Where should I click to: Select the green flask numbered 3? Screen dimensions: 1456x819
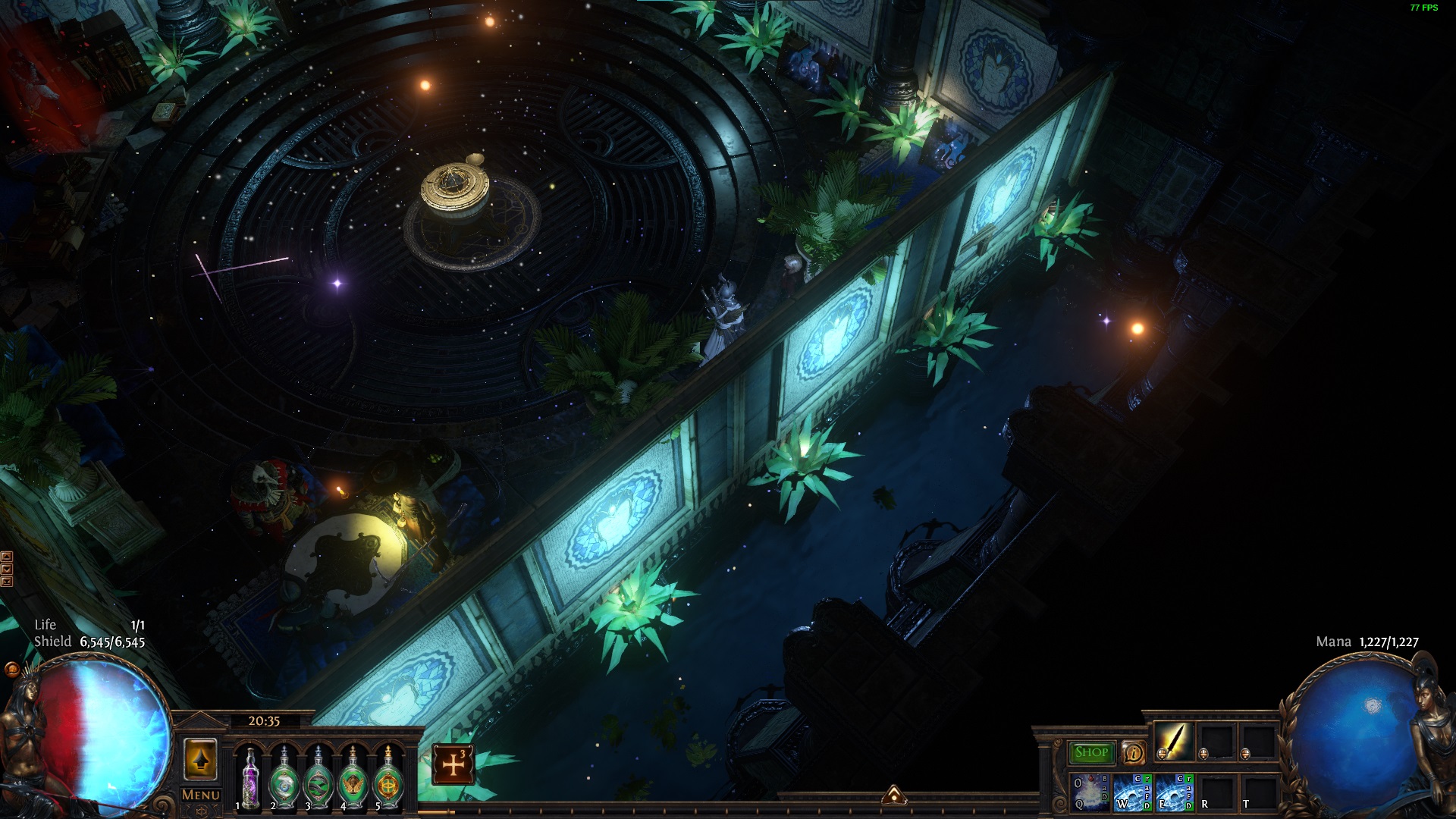(318, 779)
